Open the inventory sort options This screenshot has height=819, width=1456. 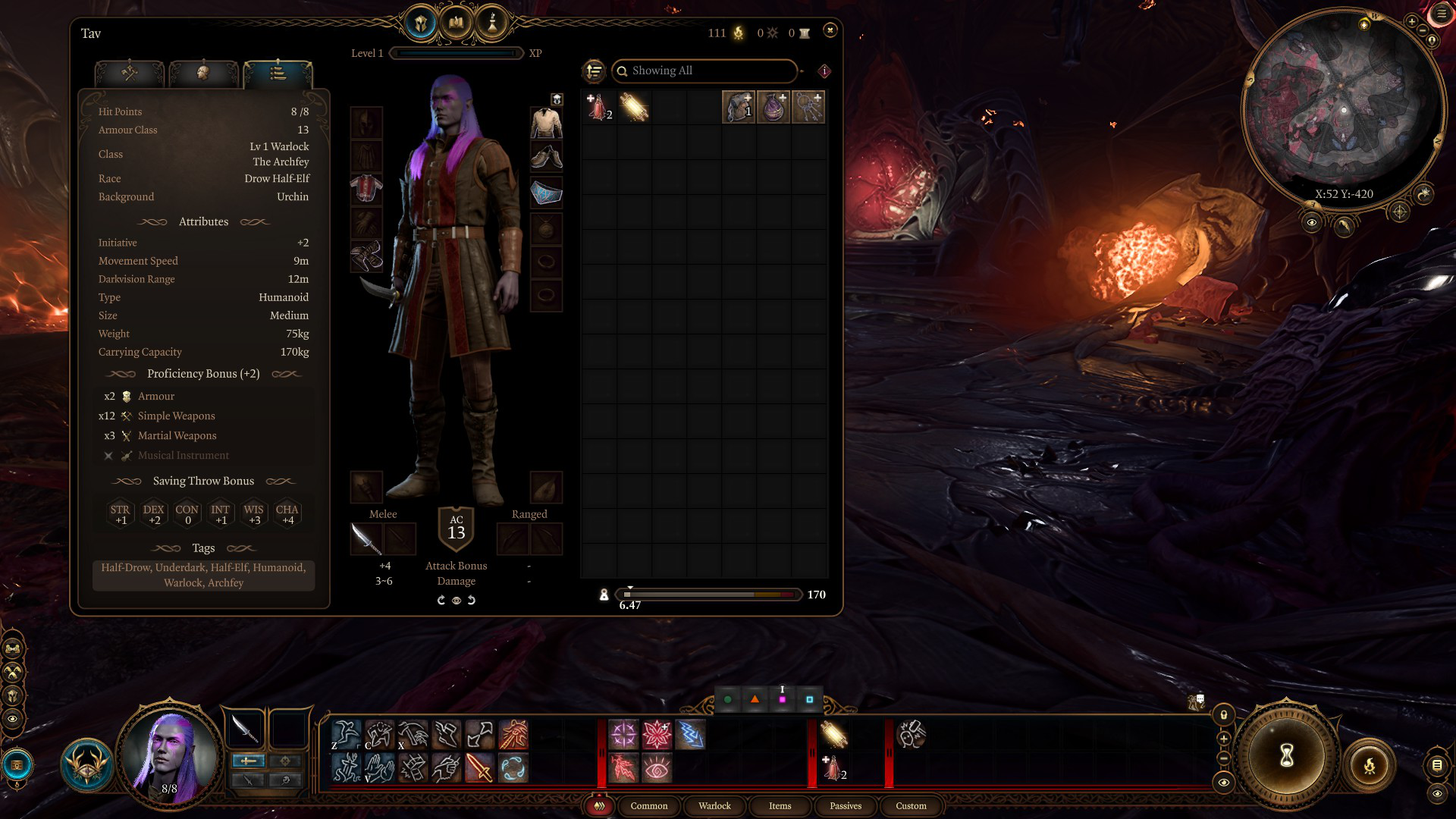pyautogui.click(x=594, y=71)
